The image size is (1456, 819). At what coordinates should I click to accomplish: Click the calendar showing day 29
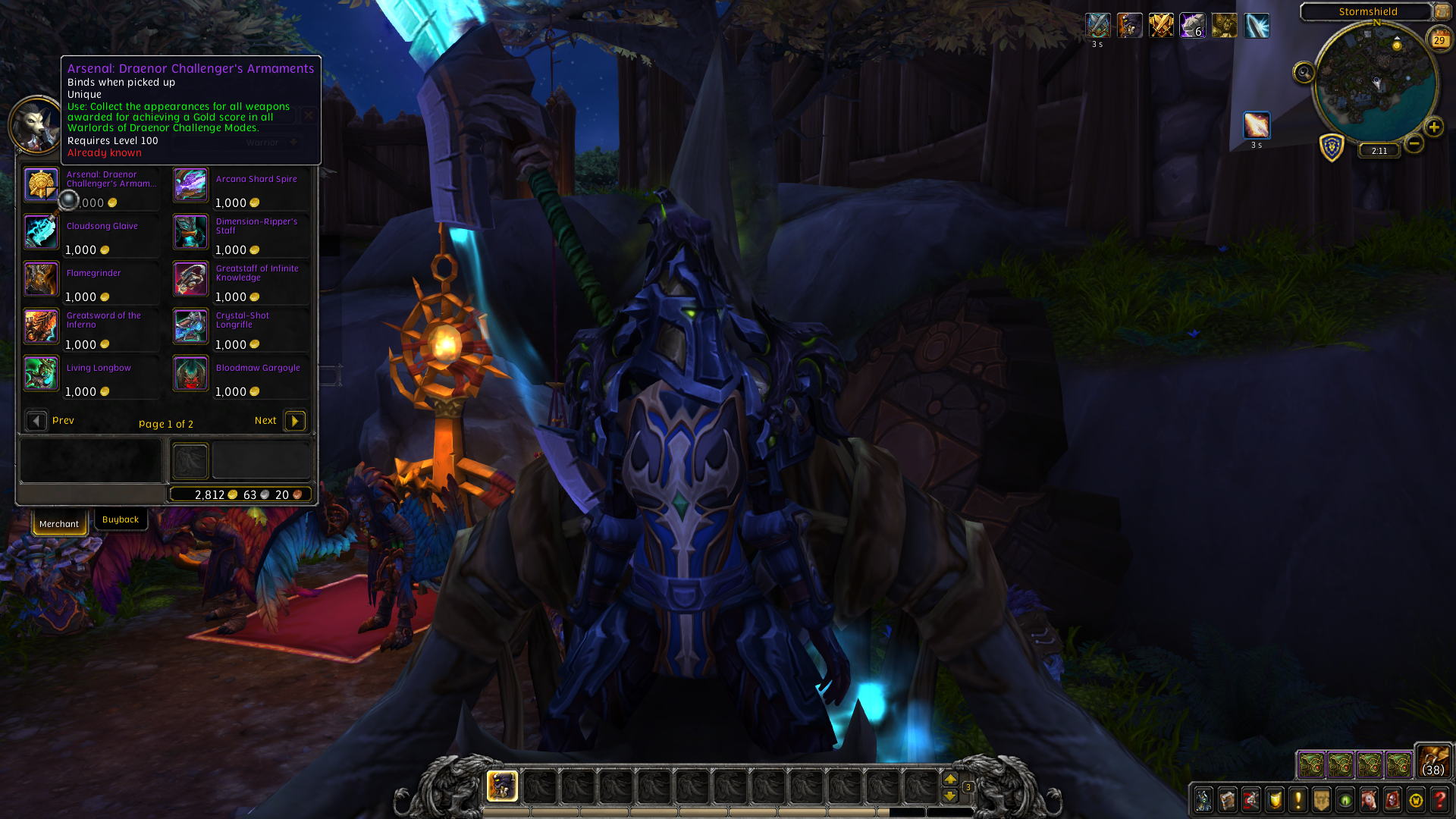pyautogui.click(x=1439, y=39)
